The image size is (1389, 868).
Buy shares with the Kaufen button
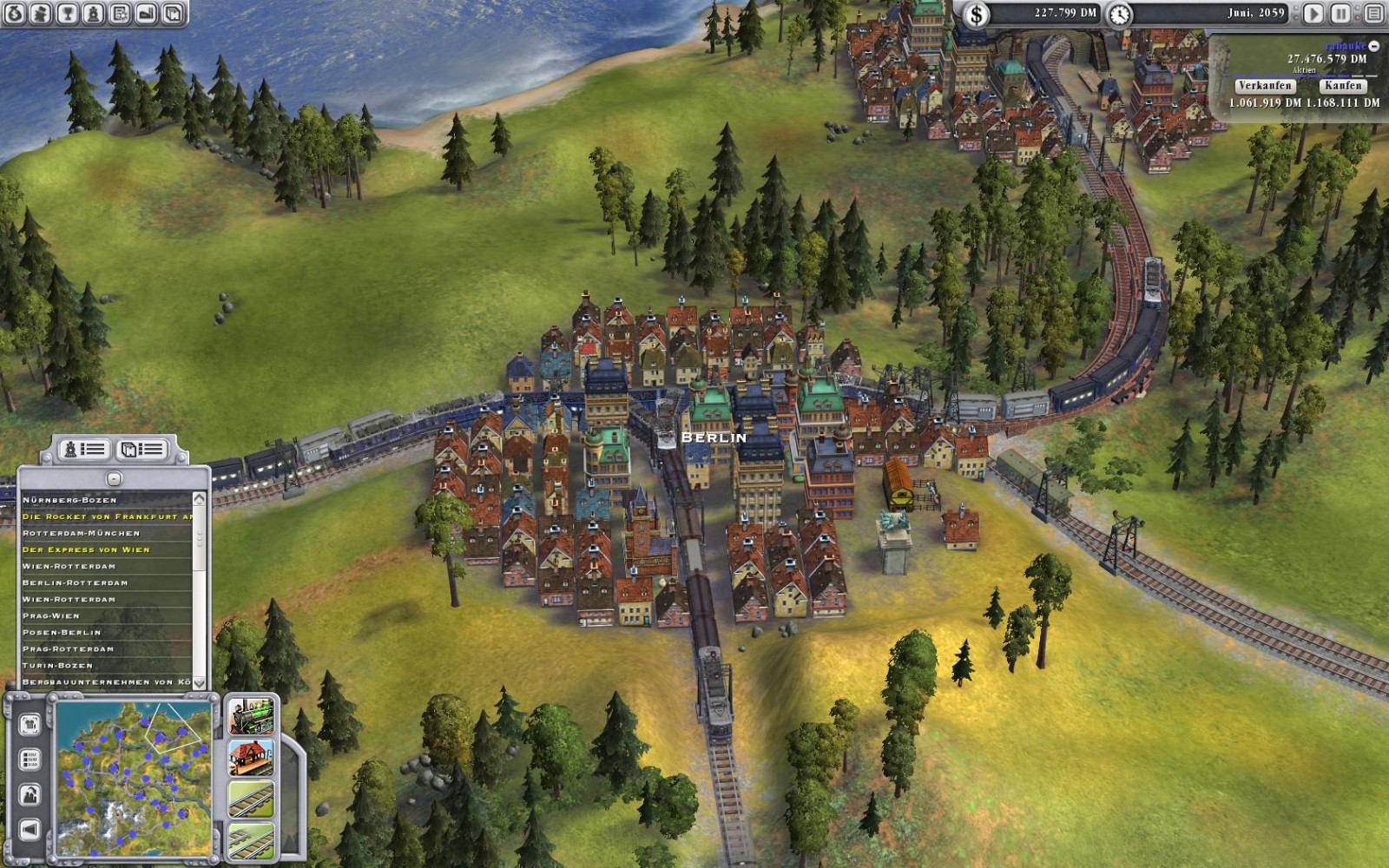click(x=1343, y=85)
